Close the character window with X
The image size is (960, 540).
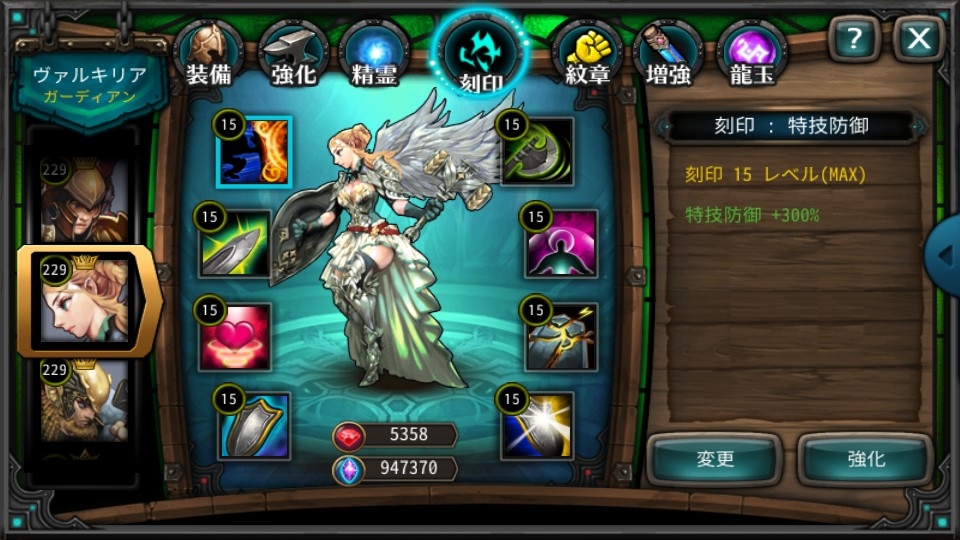pos(918,40)
